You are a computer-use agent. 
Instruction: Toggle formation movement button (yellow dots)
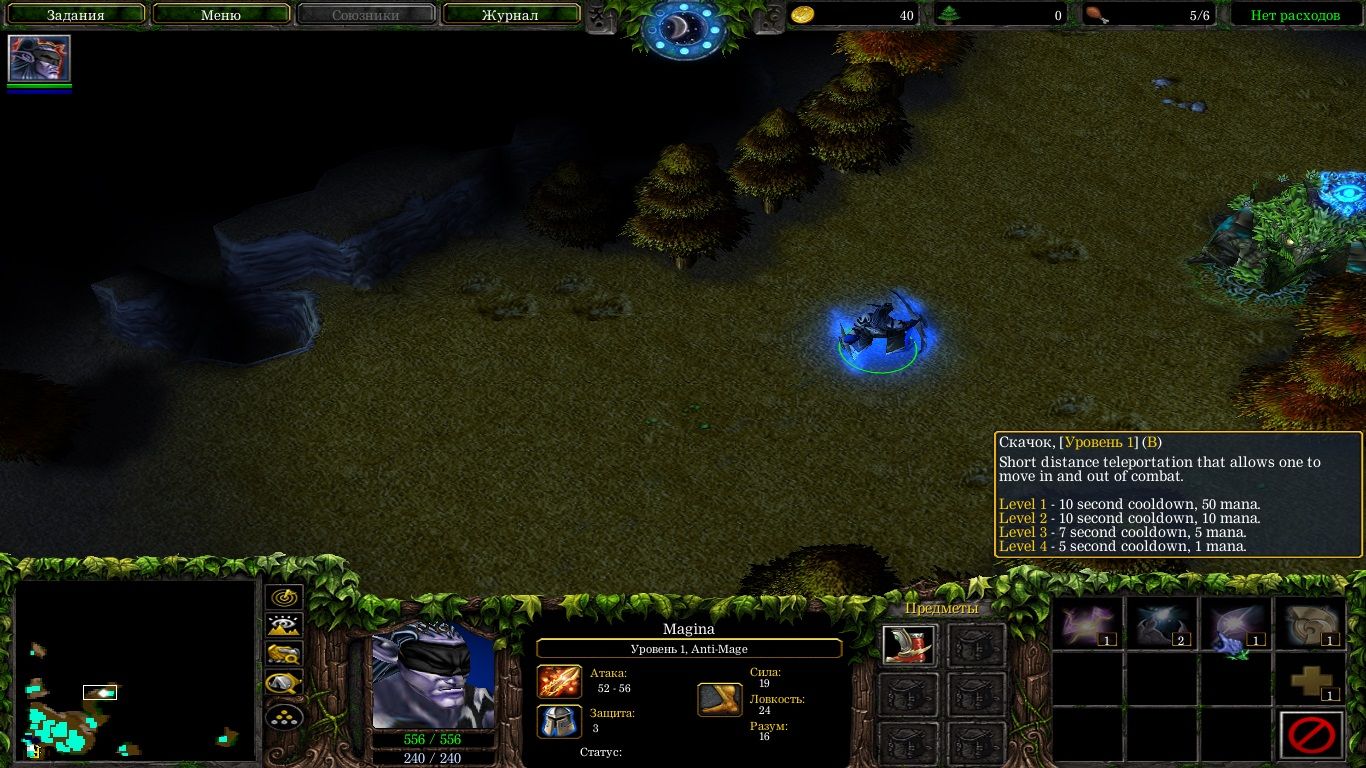point(285,716)
